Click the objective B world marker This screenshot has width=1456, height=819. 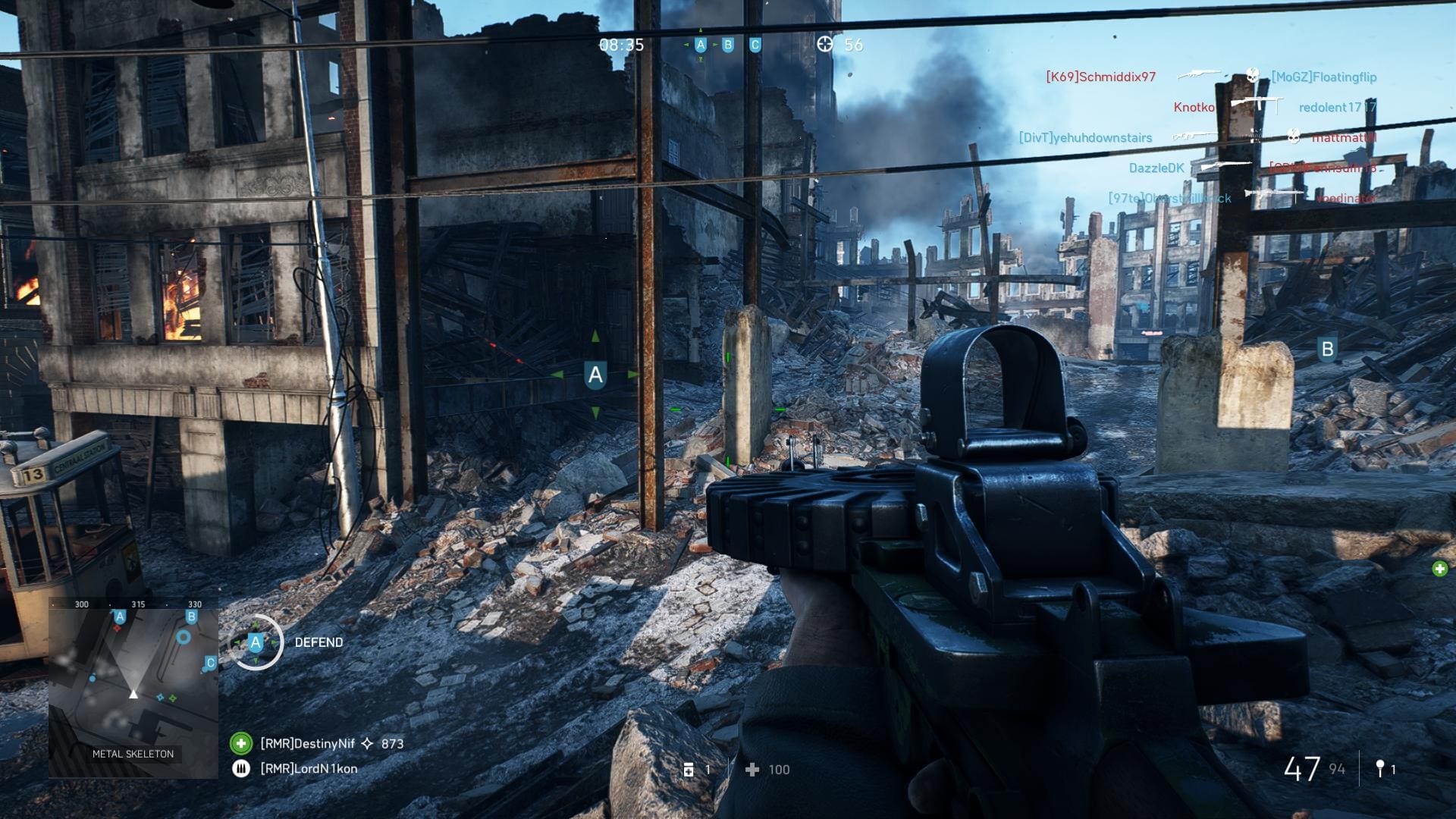(1327, 349)
